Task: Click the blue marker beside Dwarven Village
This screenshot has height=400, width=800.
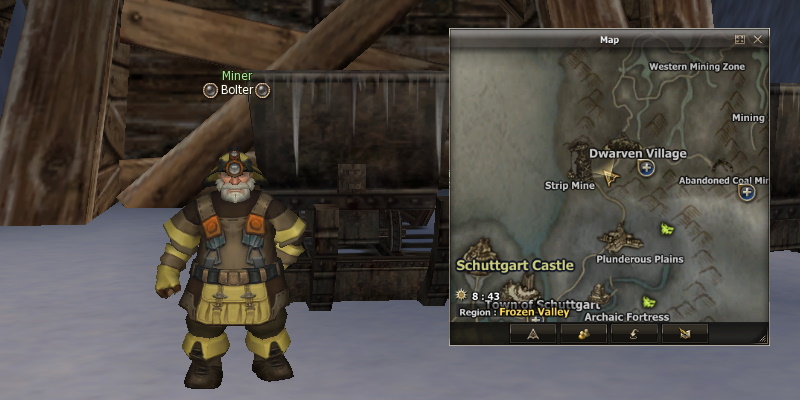Action: click(647, 169)
